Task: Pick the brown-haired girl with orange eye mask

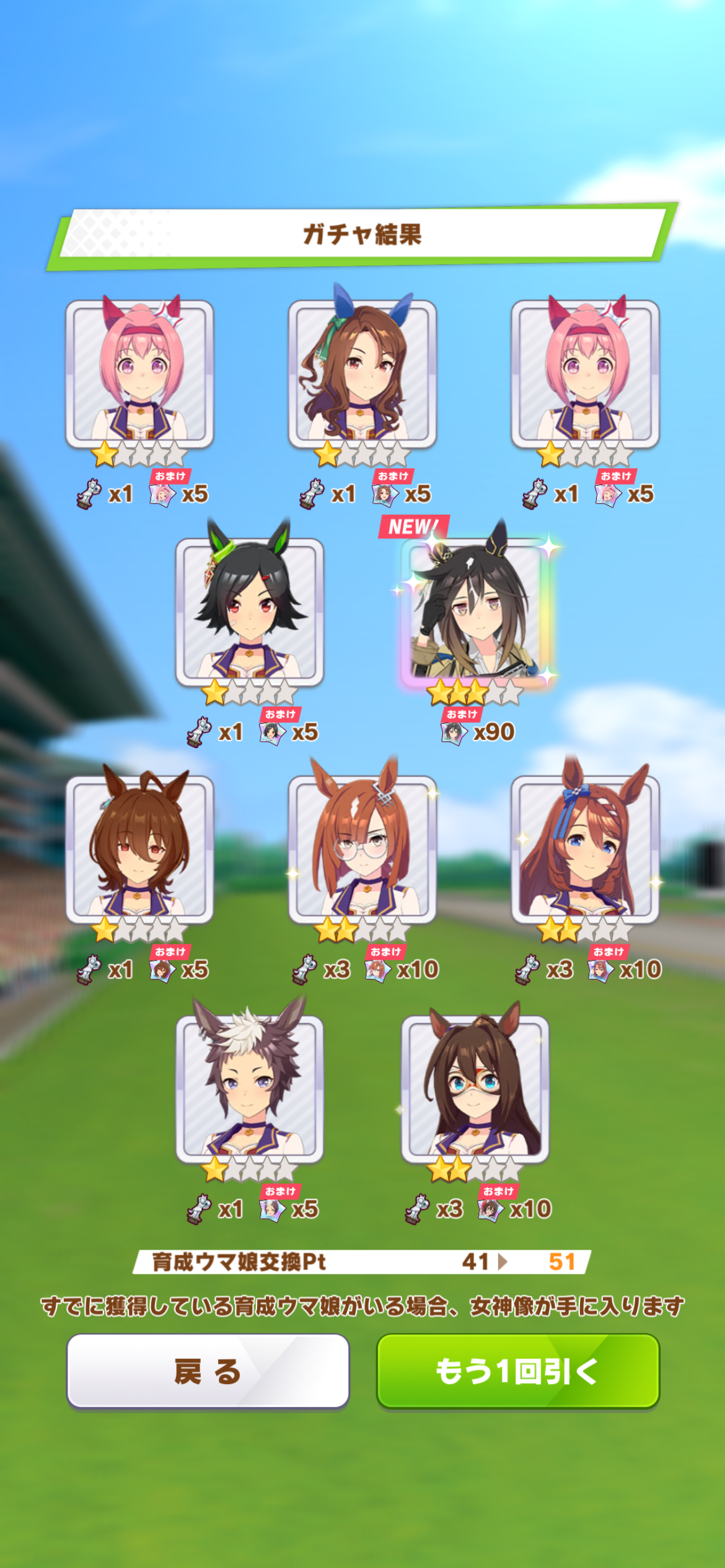Action: 475,1087
